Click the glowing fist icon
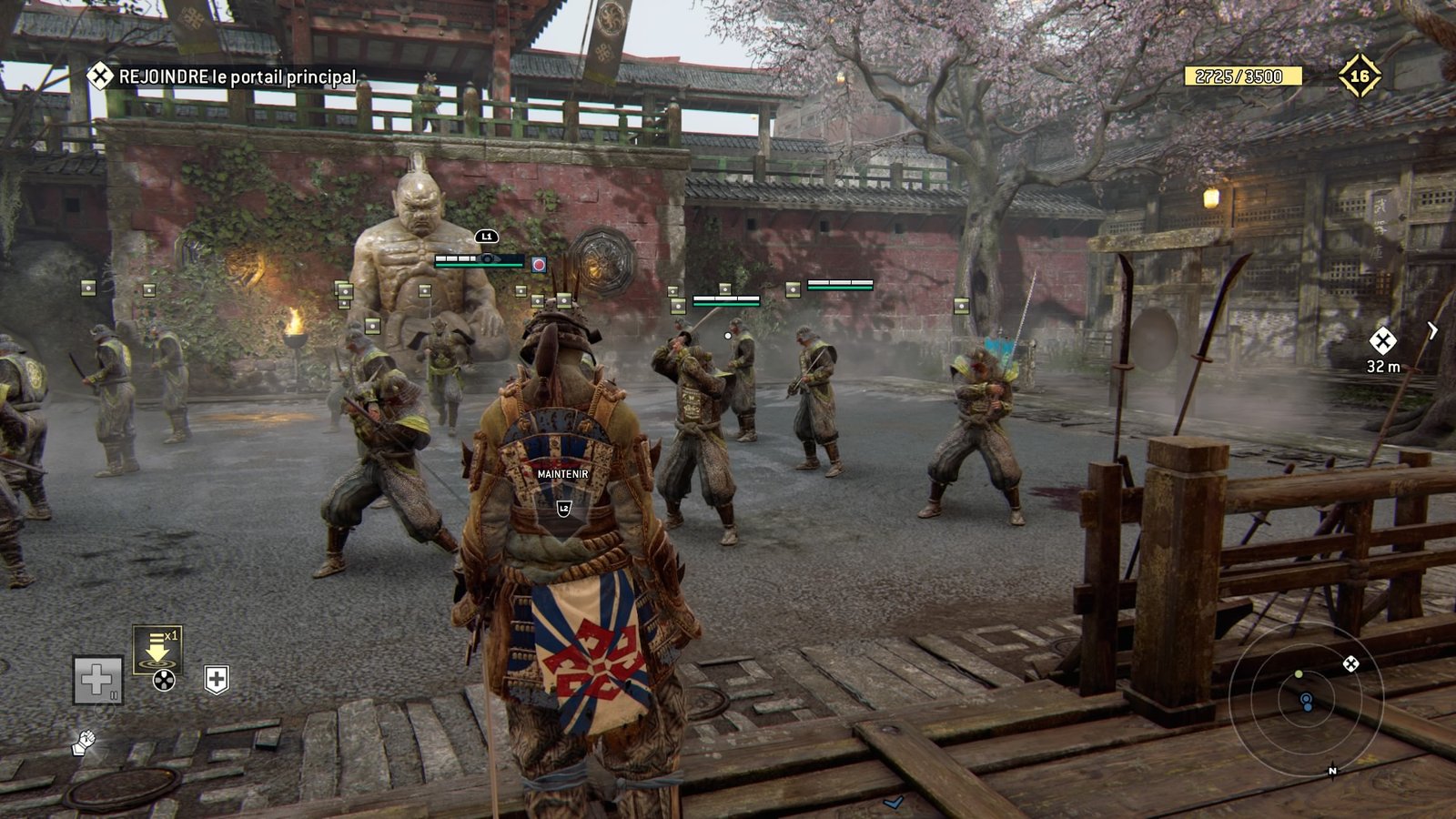The width and height of the screenshot is (1456, 819). [x=83, y=743]
